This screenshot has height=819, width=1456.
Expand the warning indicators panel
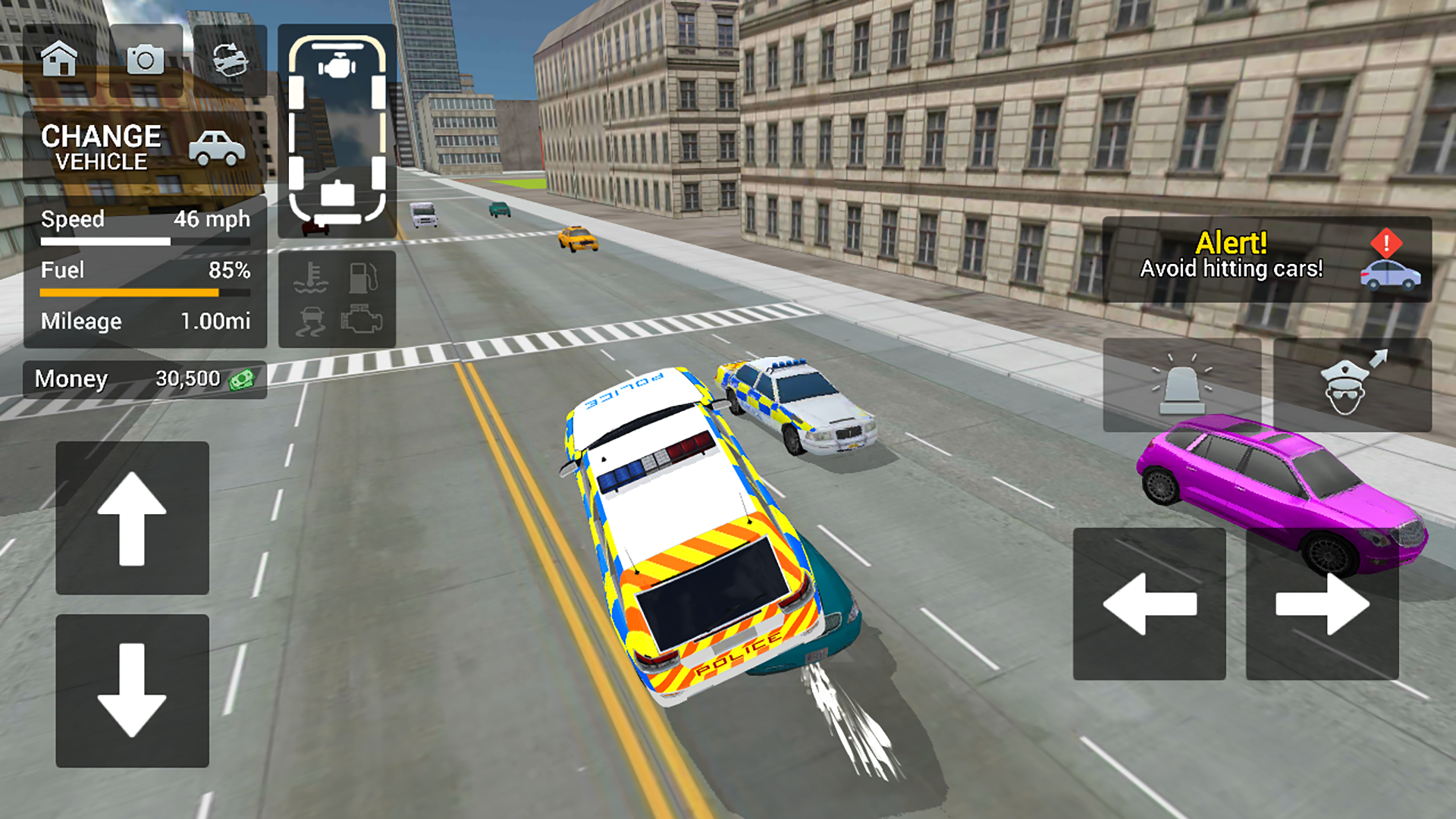(337, 297)
